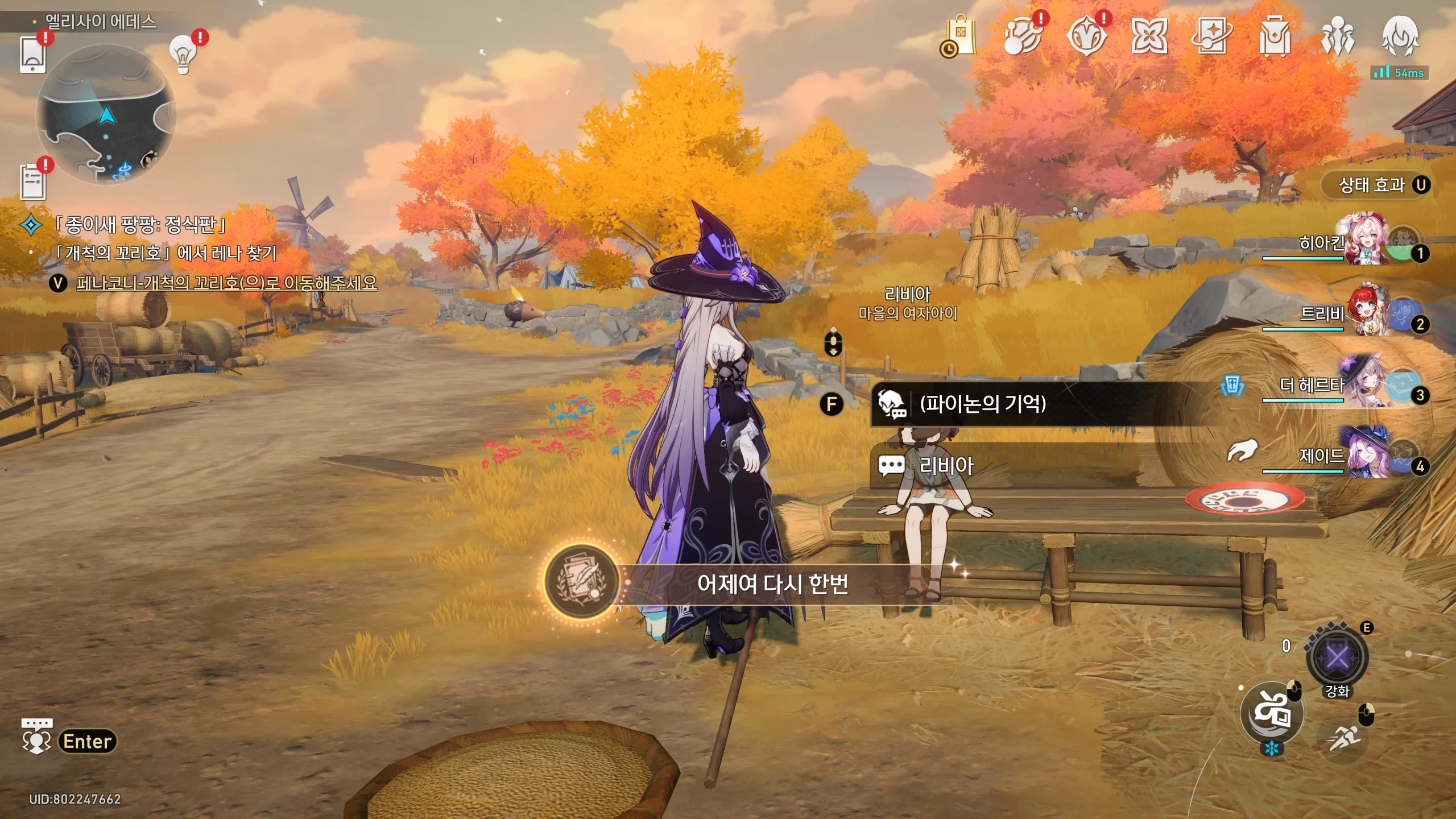1456x819 pixels.
Task: Follow the underlined Penacony travel link
Action: pyautogui.click(x=226, y=283)
